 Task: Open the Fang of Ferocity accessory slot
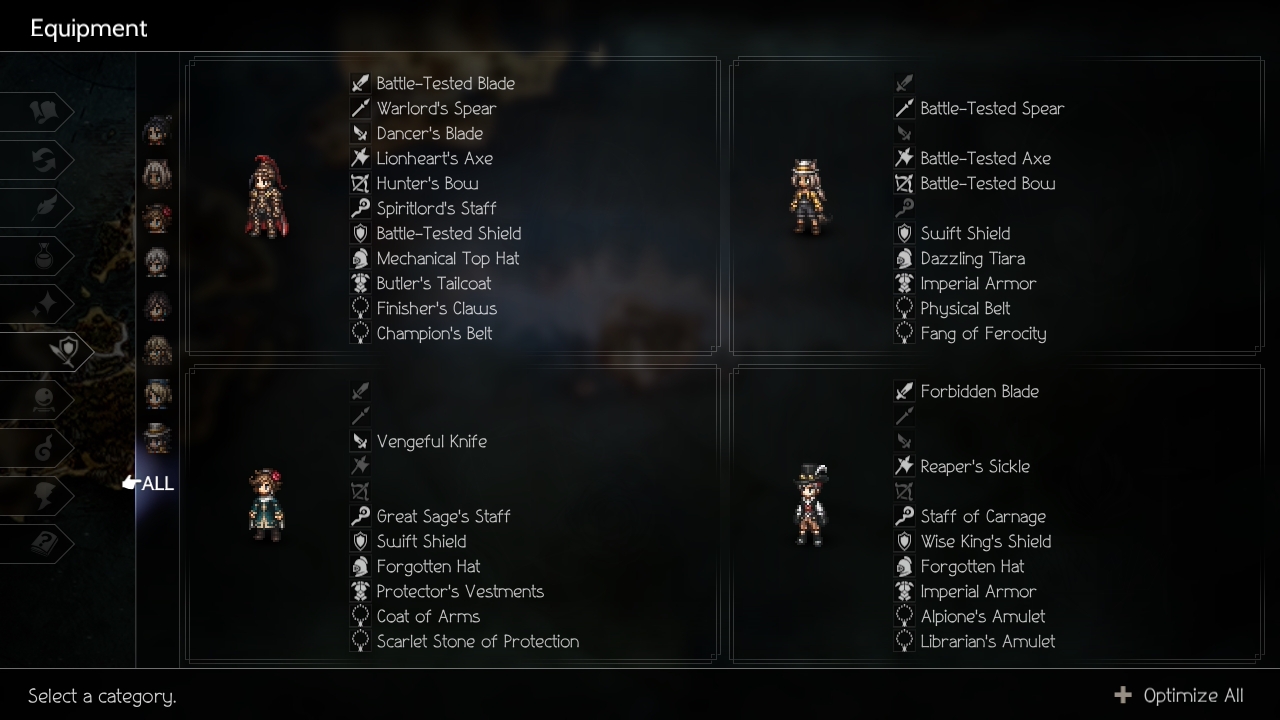(x=983, y=334)
